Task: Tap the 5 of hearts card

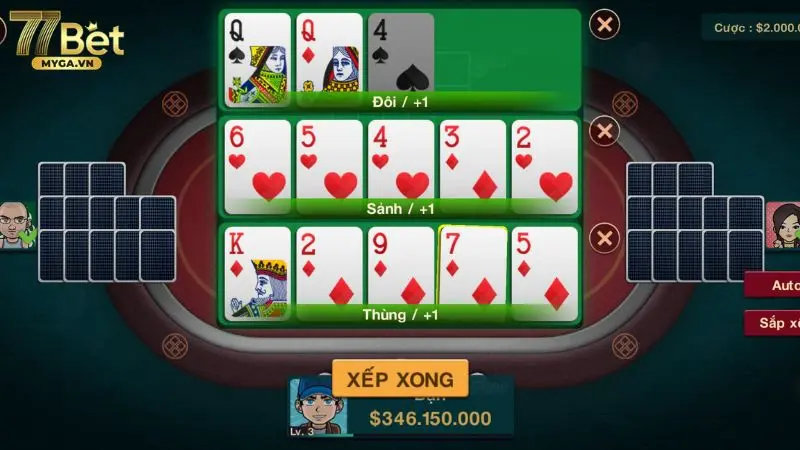Action: [329, 164]
